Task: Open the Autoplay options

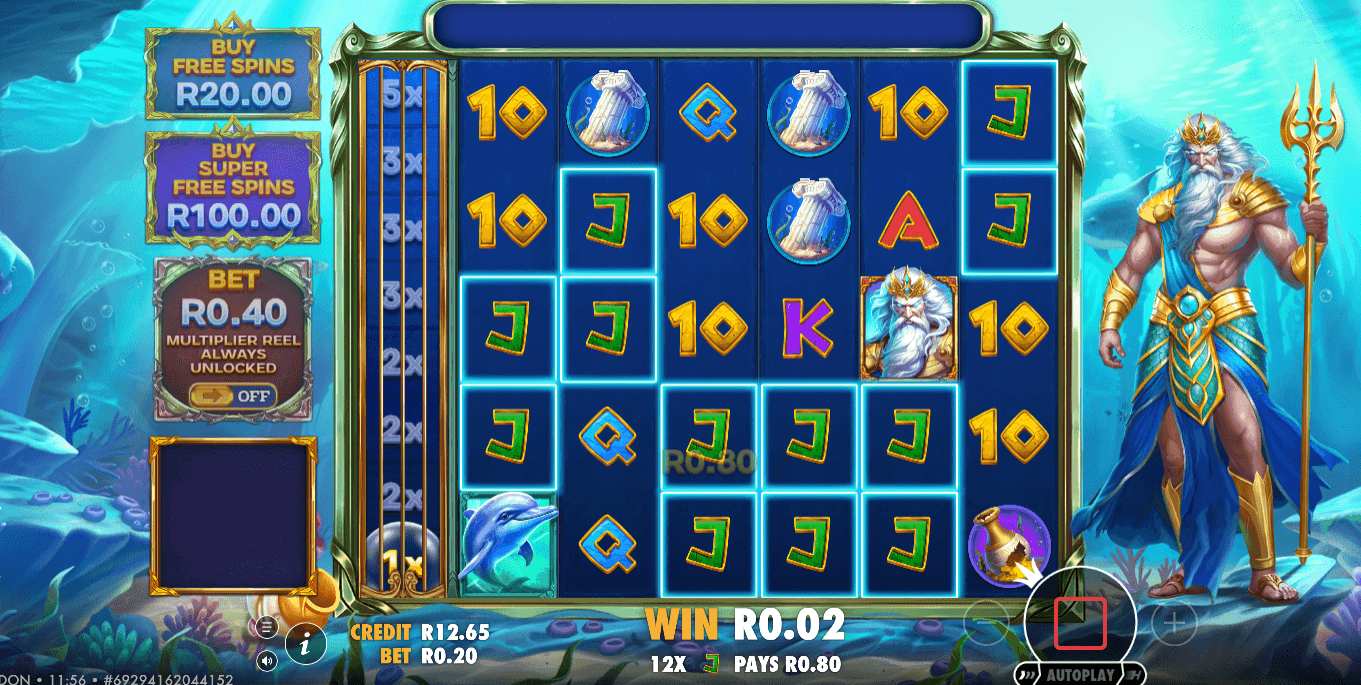Action: pyautogui.click(x=1080, y=674)
